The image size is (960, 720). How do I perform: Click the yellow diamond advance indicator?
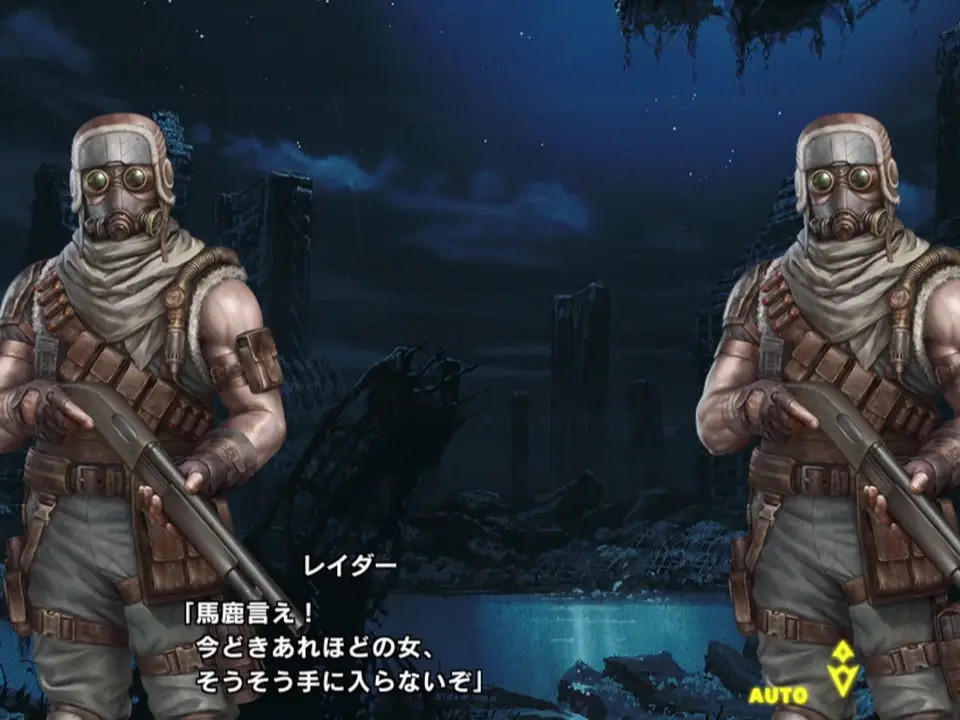(x=844, y=669)
